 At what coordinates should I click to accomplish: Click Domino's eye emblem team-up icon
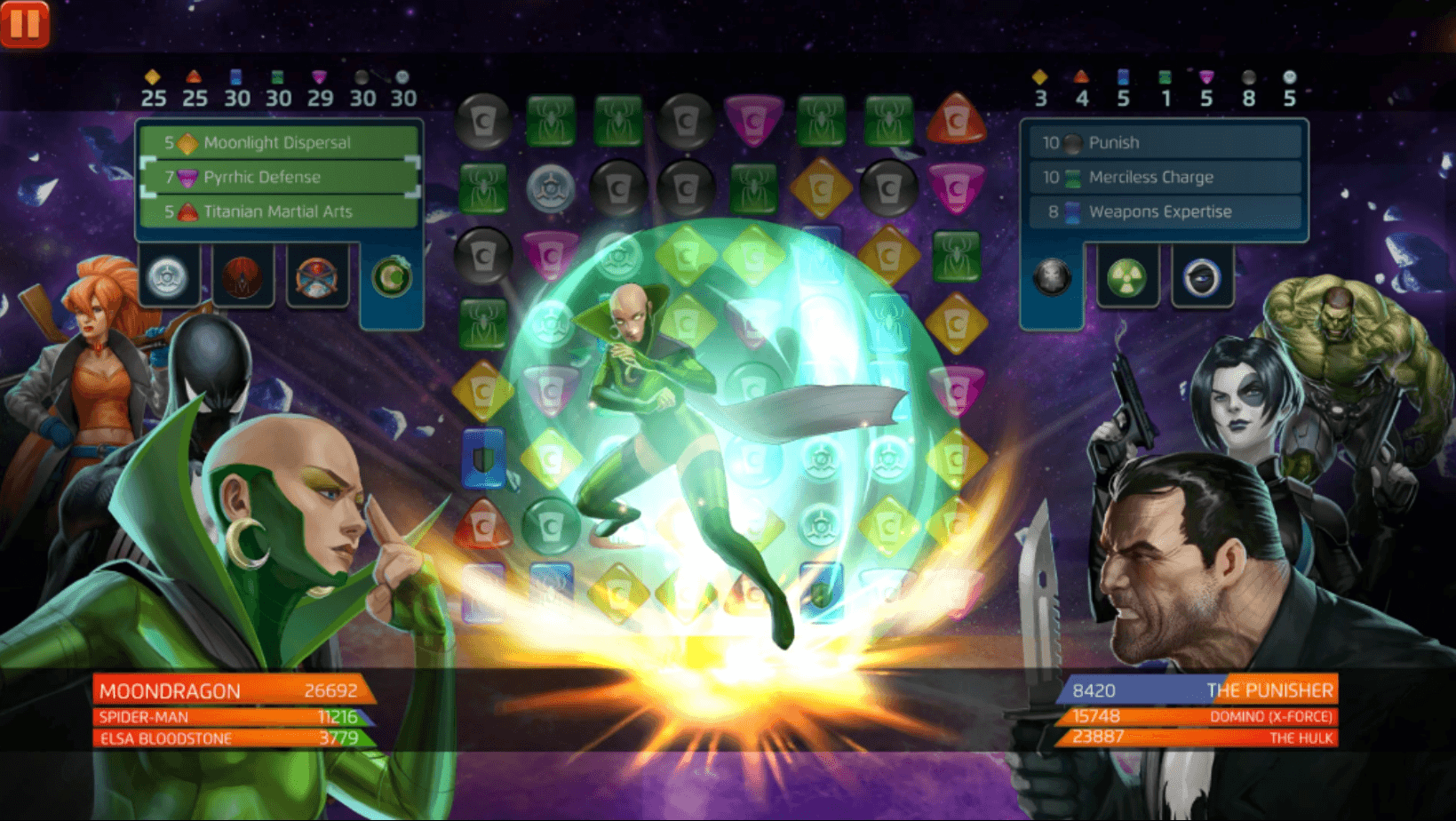(x=1201, y=275)
